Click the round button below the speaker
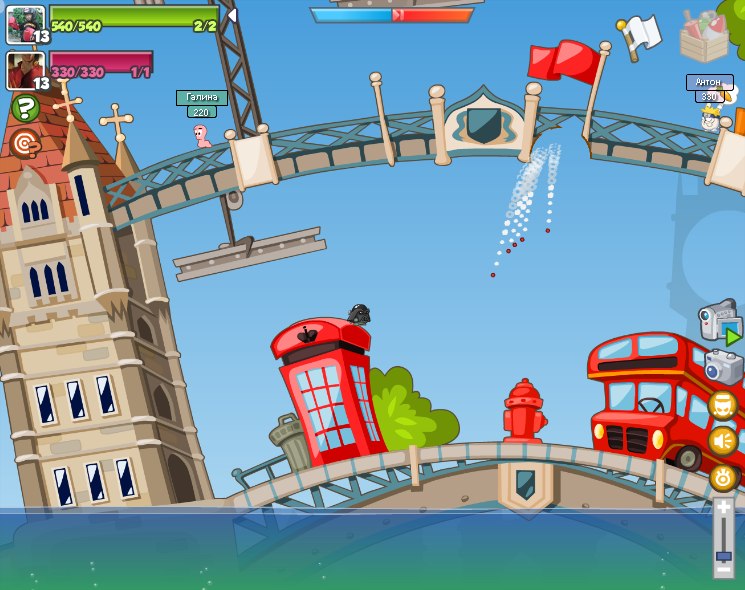Screen dimensions: 745x590 pyautogui.click(x=722, y=476)
